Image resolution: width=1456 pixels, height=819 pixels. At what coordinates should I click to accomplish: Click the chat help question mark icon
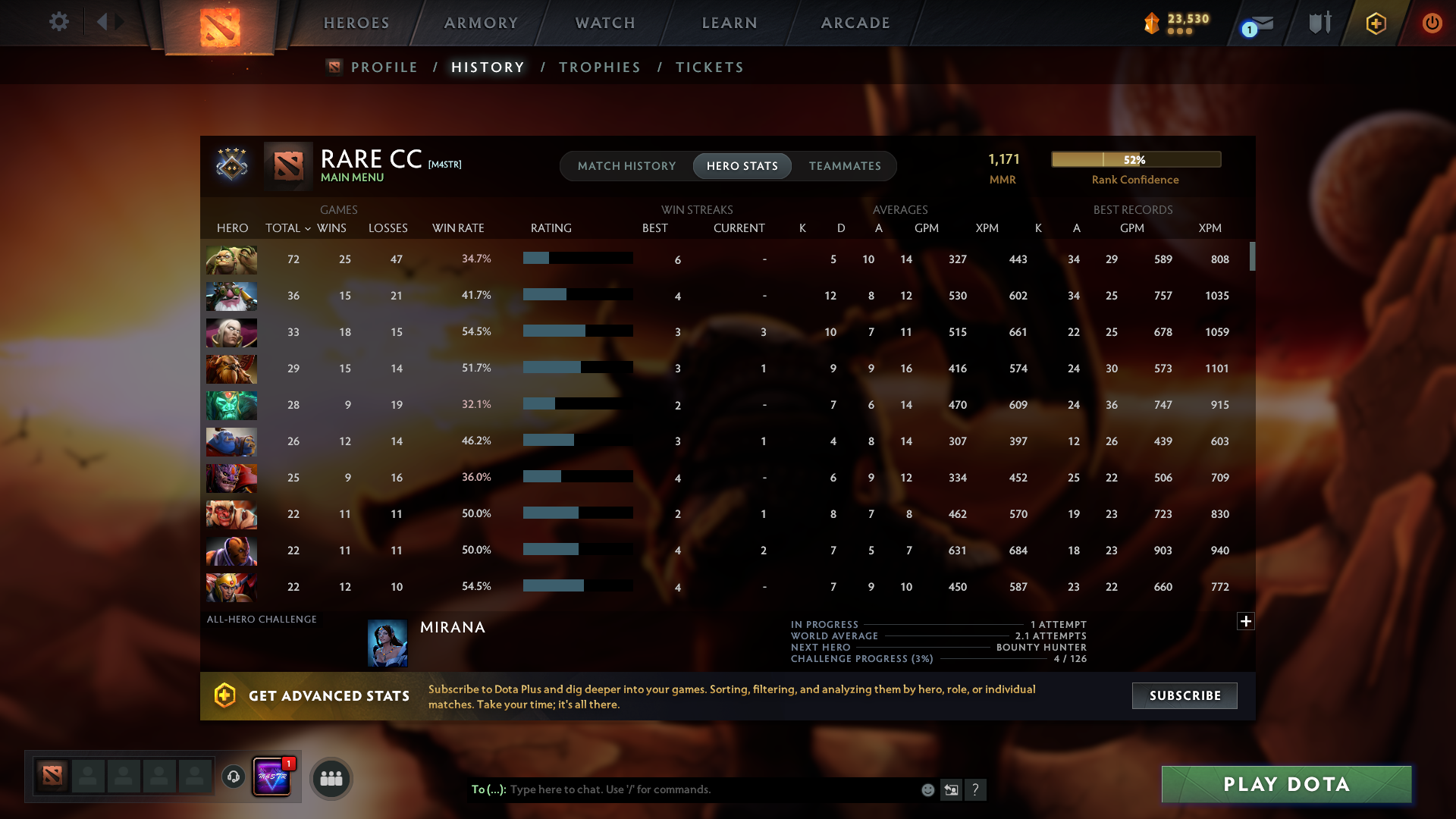click(x=977, y=789)
